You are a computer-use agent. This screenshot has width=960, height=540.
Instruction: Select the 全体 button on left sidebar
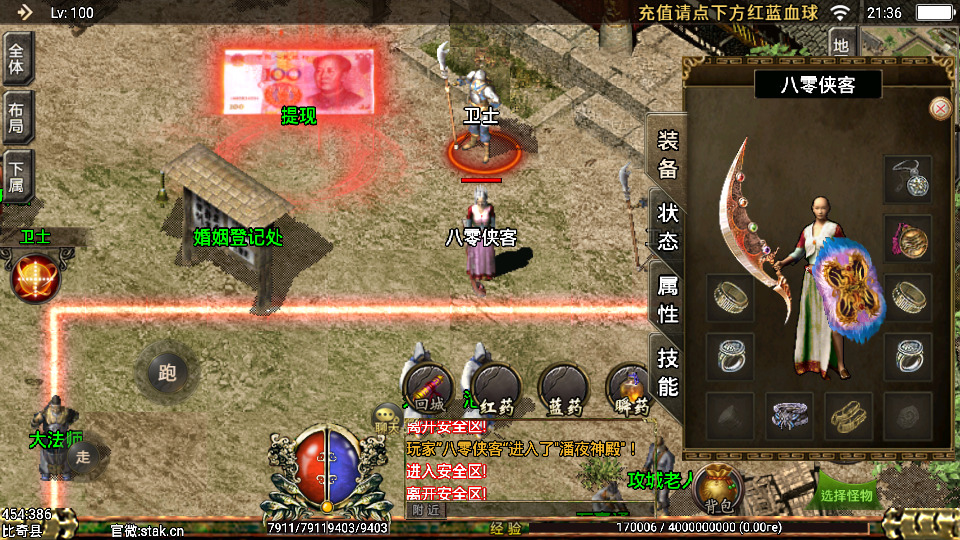(17, 57)
